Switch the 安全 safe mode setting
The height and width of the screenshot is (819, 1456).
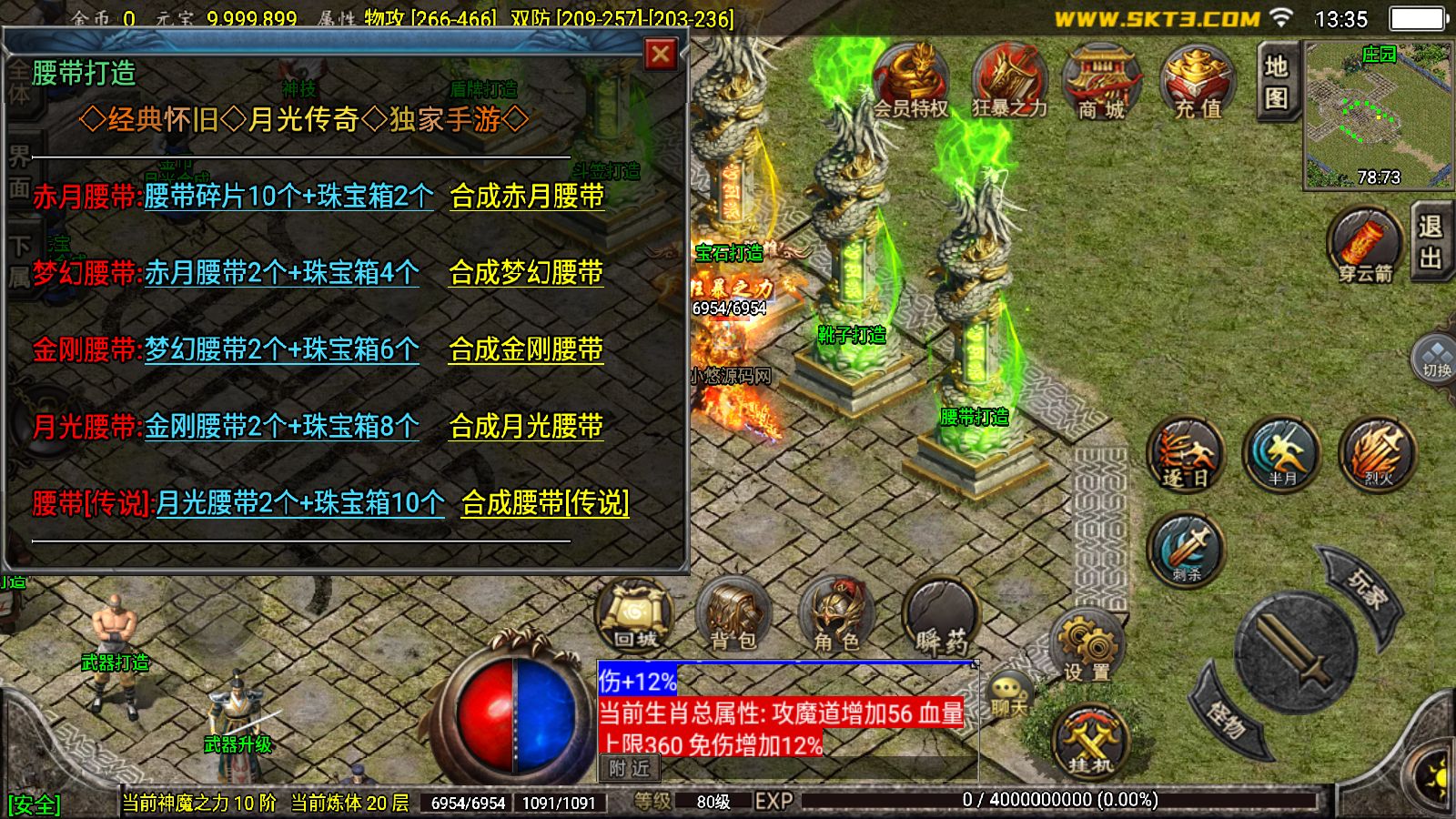(x=35, y=801)
